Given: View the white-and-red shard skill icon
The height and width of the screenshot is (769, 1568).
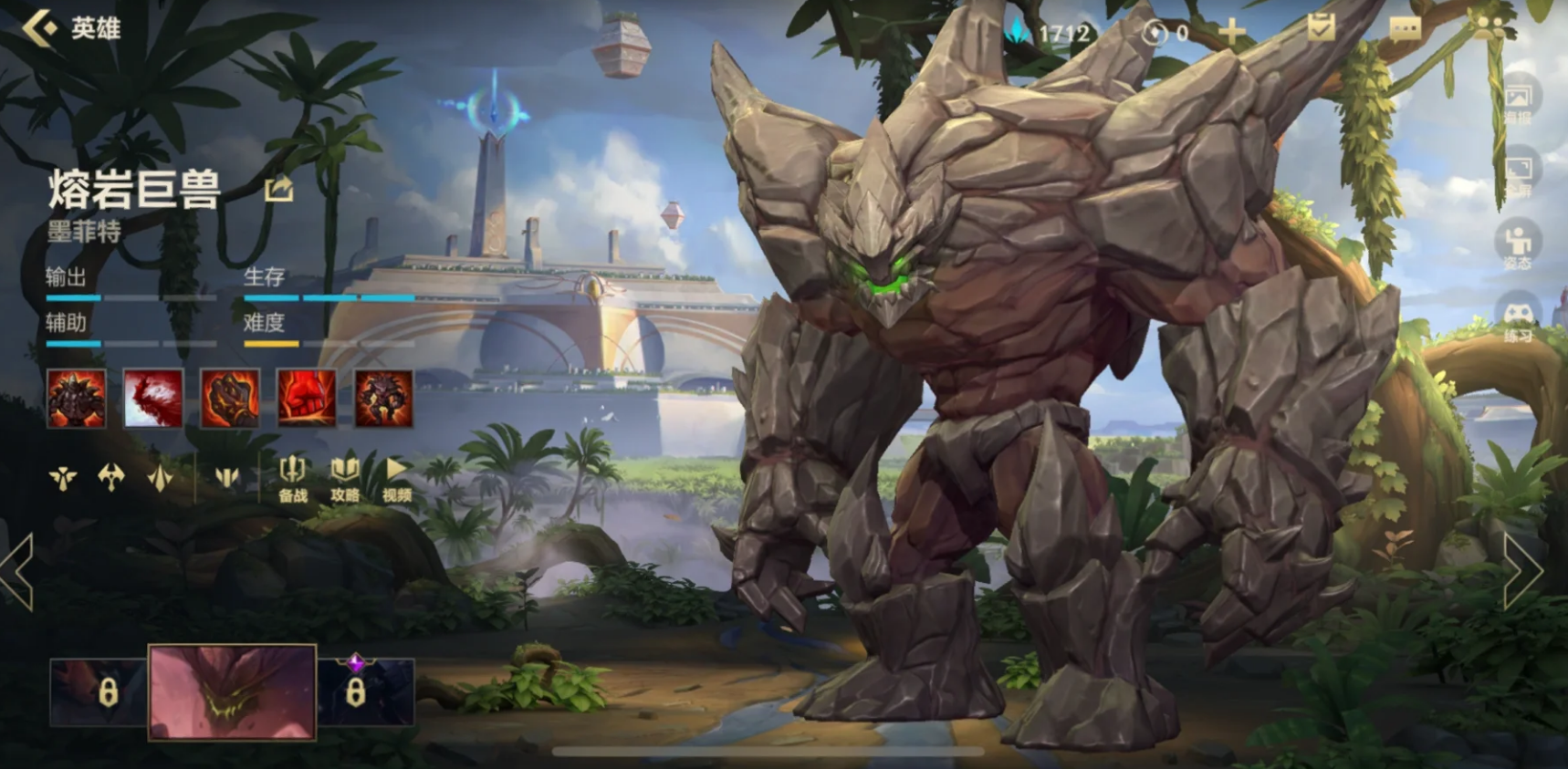Looking at the screenshot, I should [x=153, y=399].
